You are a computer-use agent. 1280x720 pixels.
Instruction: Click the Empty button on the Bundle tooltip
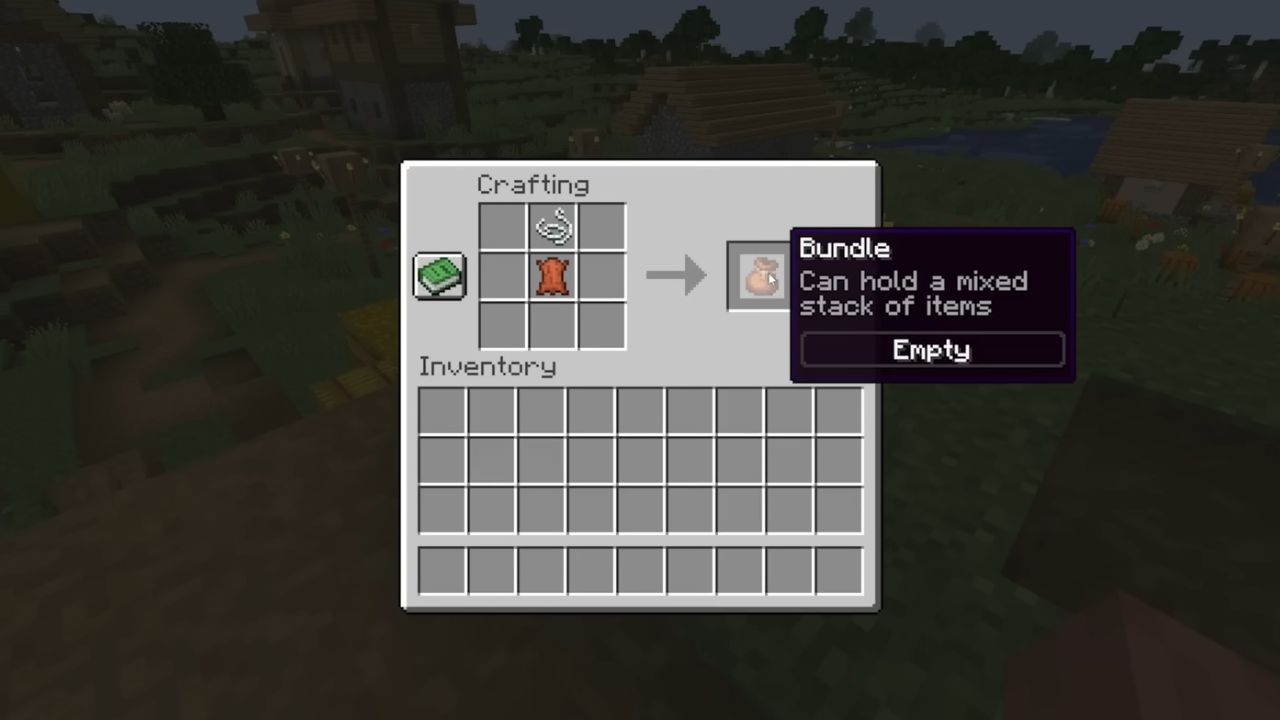pos(930,350)
